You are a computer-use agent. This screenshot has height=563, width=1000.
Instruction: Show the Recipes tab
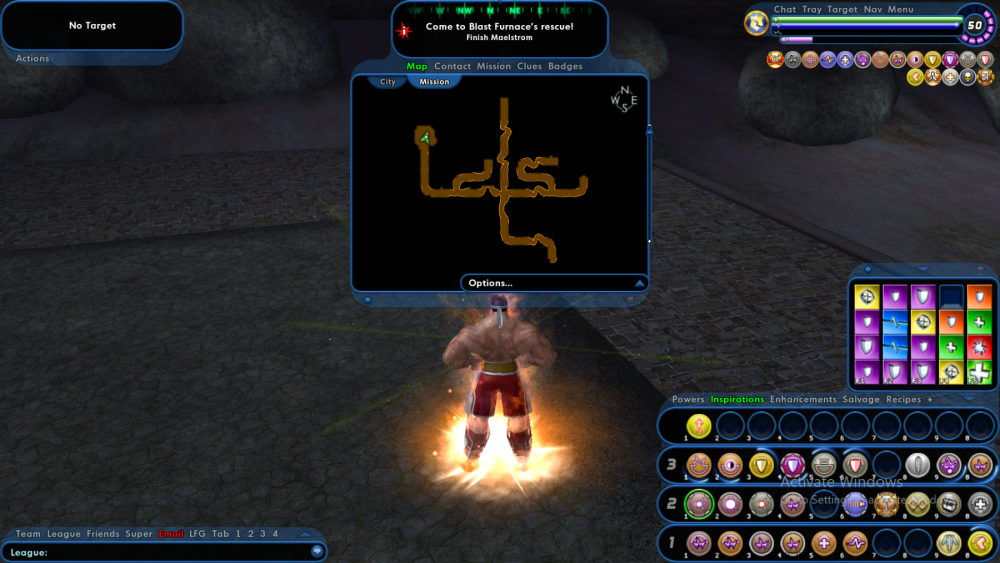(903, 400)
